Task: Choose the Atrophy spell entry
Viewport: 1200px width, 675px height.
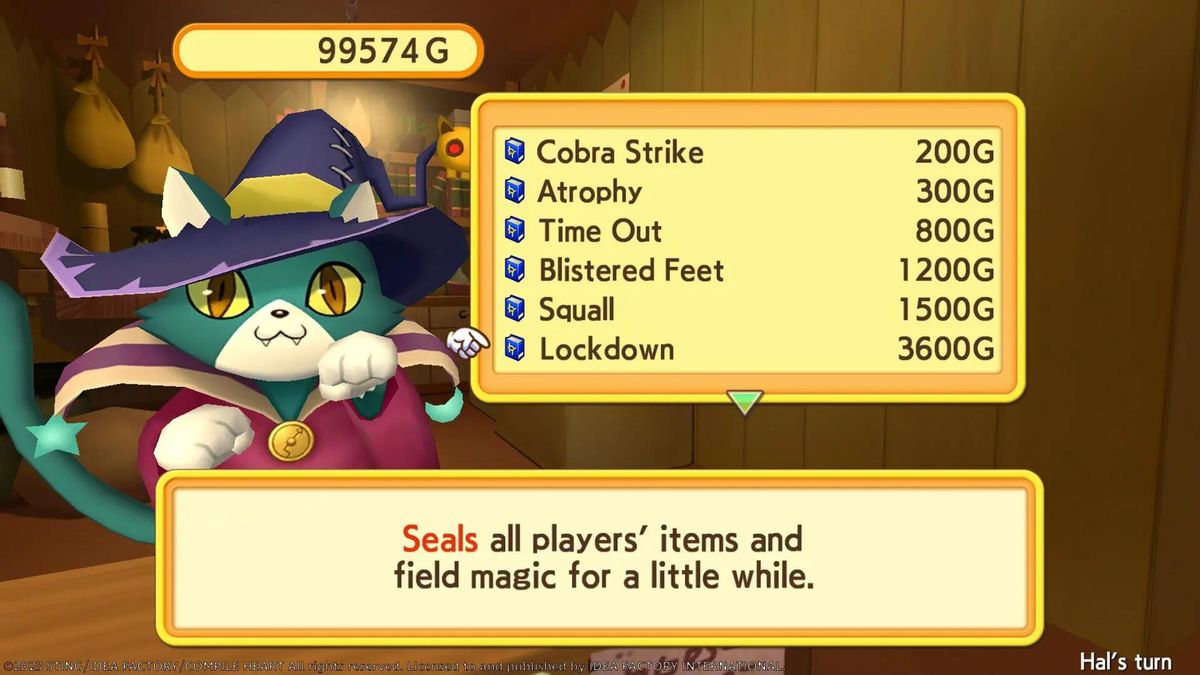Action: [x=590, y=192]
